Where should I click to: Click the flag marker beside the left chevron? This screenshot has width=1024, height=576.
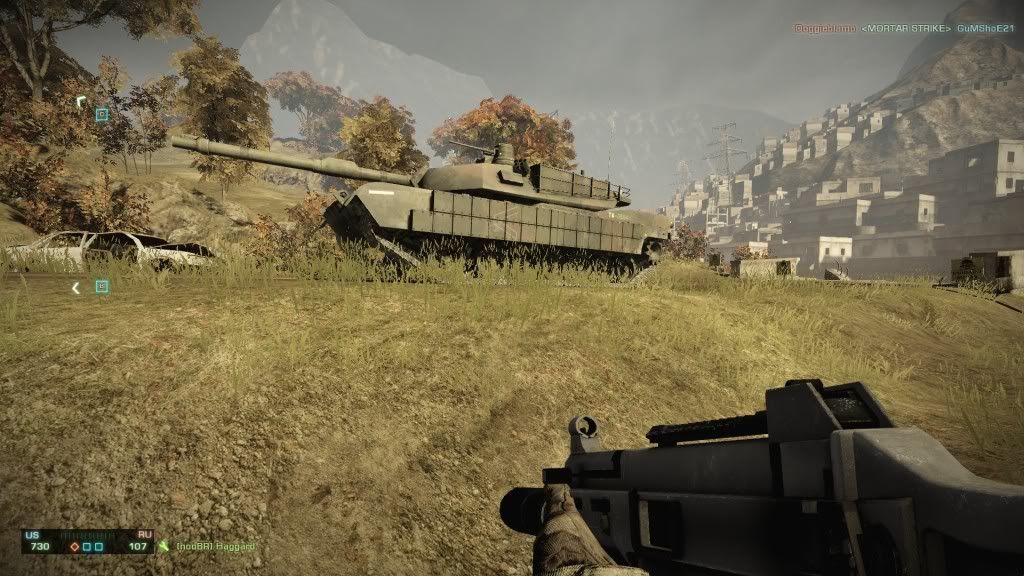(x=101, y=287)
